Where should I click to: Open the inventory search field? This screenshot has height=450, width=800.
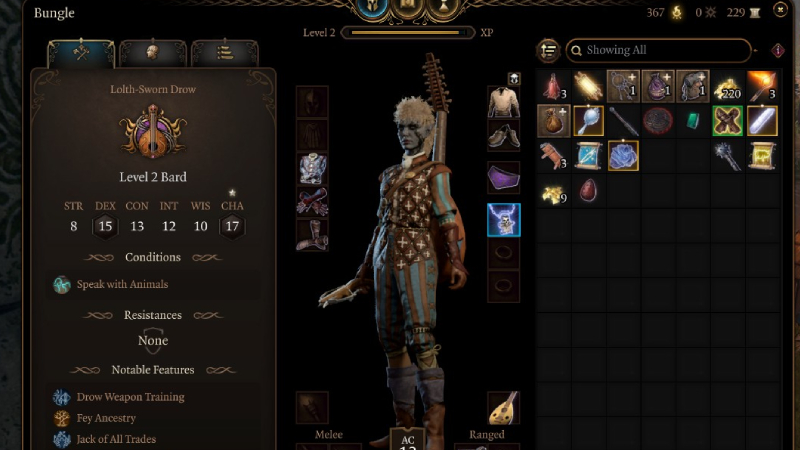pos(658,50)
